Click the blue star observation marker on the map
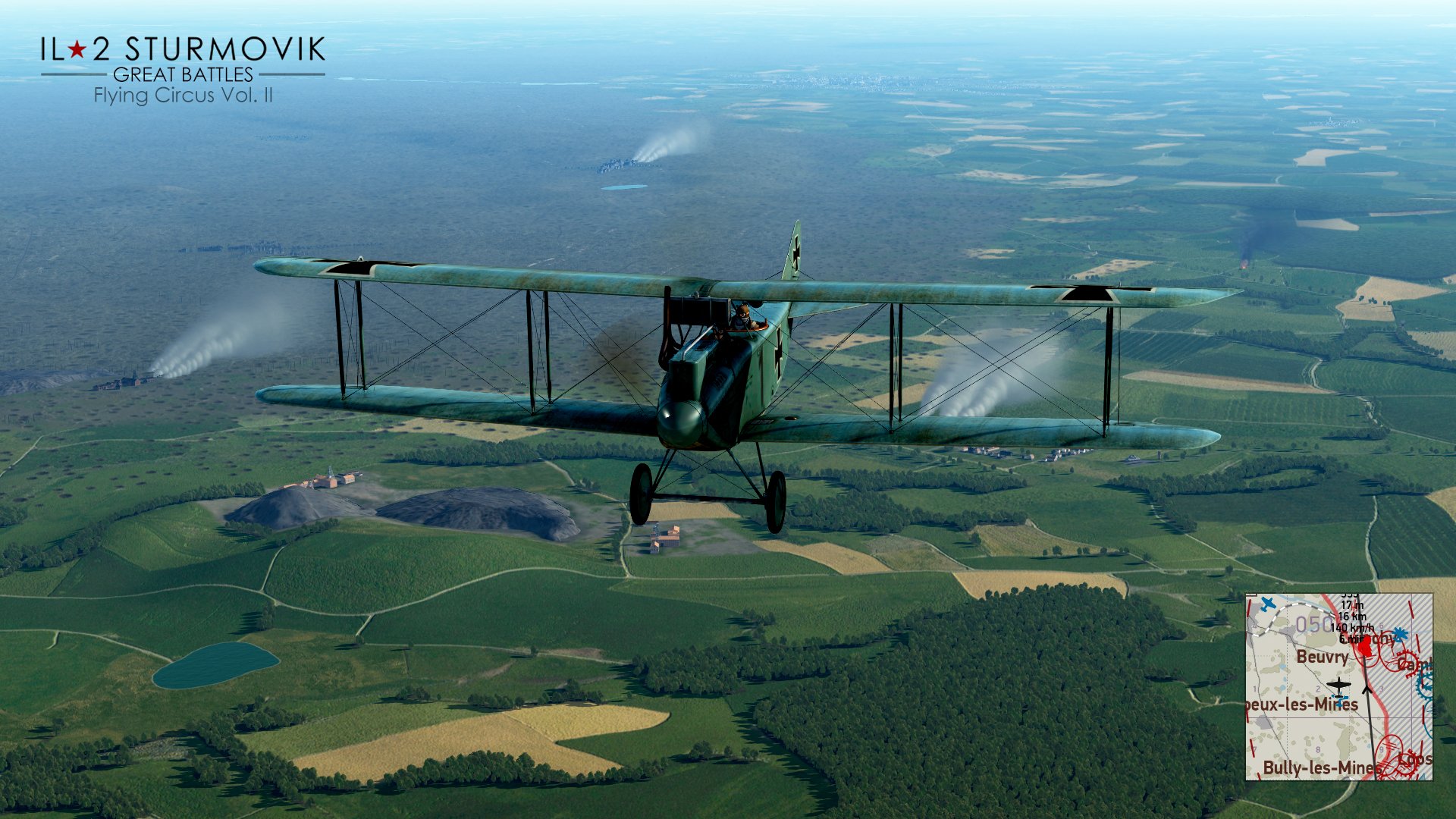 point(1399,634)
